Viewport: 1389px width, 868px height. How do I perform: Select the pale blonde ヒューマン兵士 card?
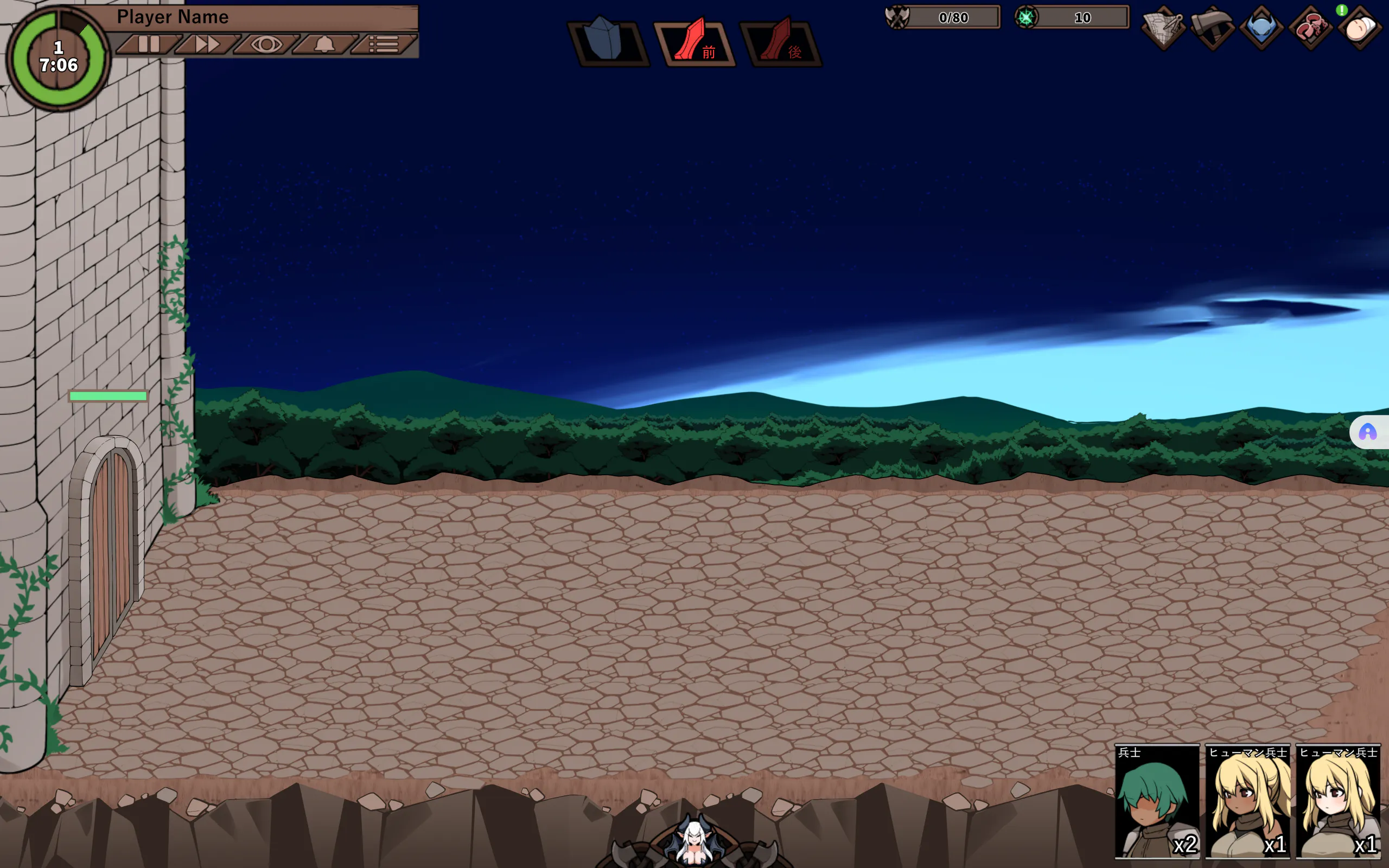pos(1338,801)
